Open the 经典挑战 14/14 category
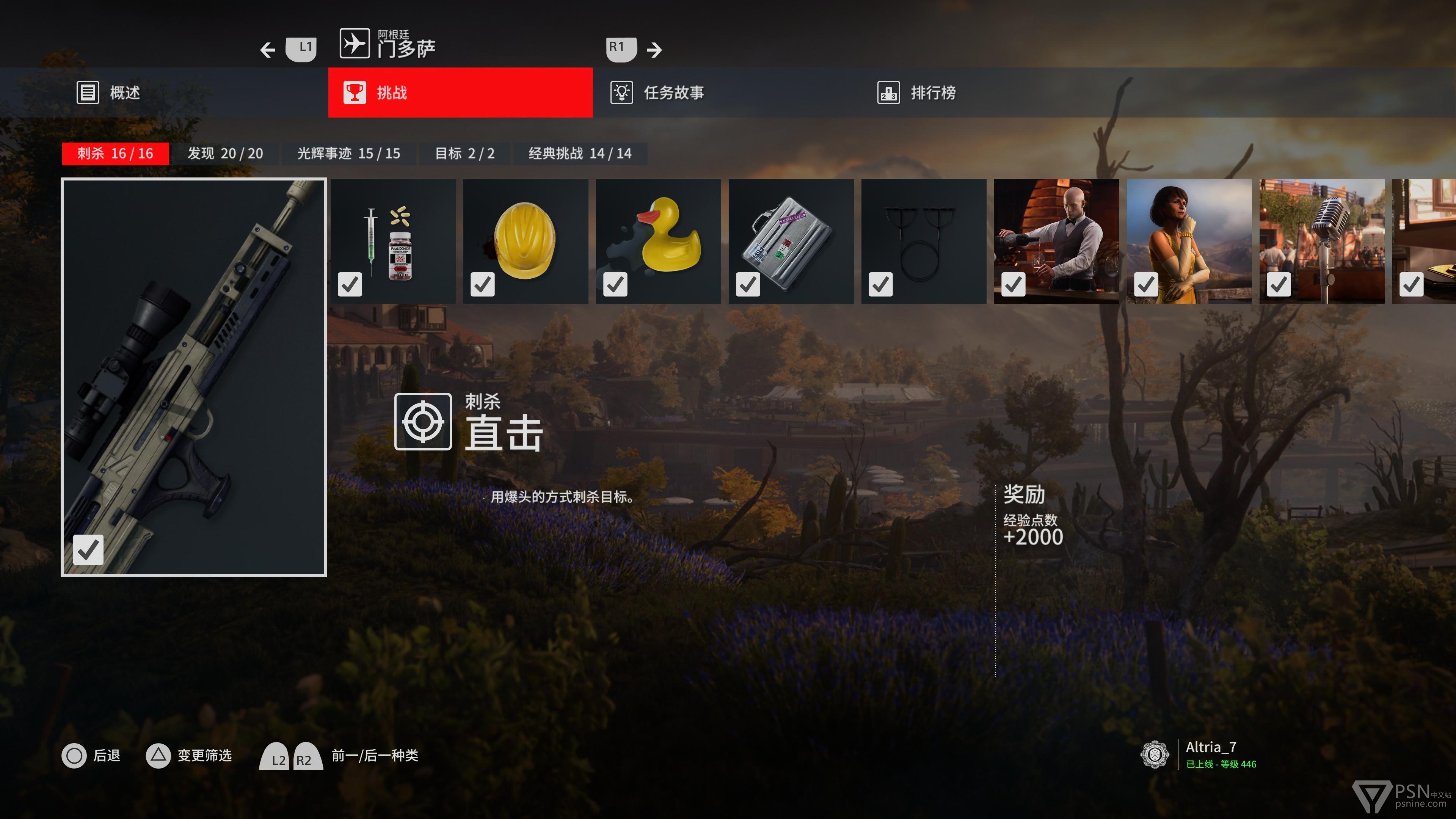 tap(579, 154)
